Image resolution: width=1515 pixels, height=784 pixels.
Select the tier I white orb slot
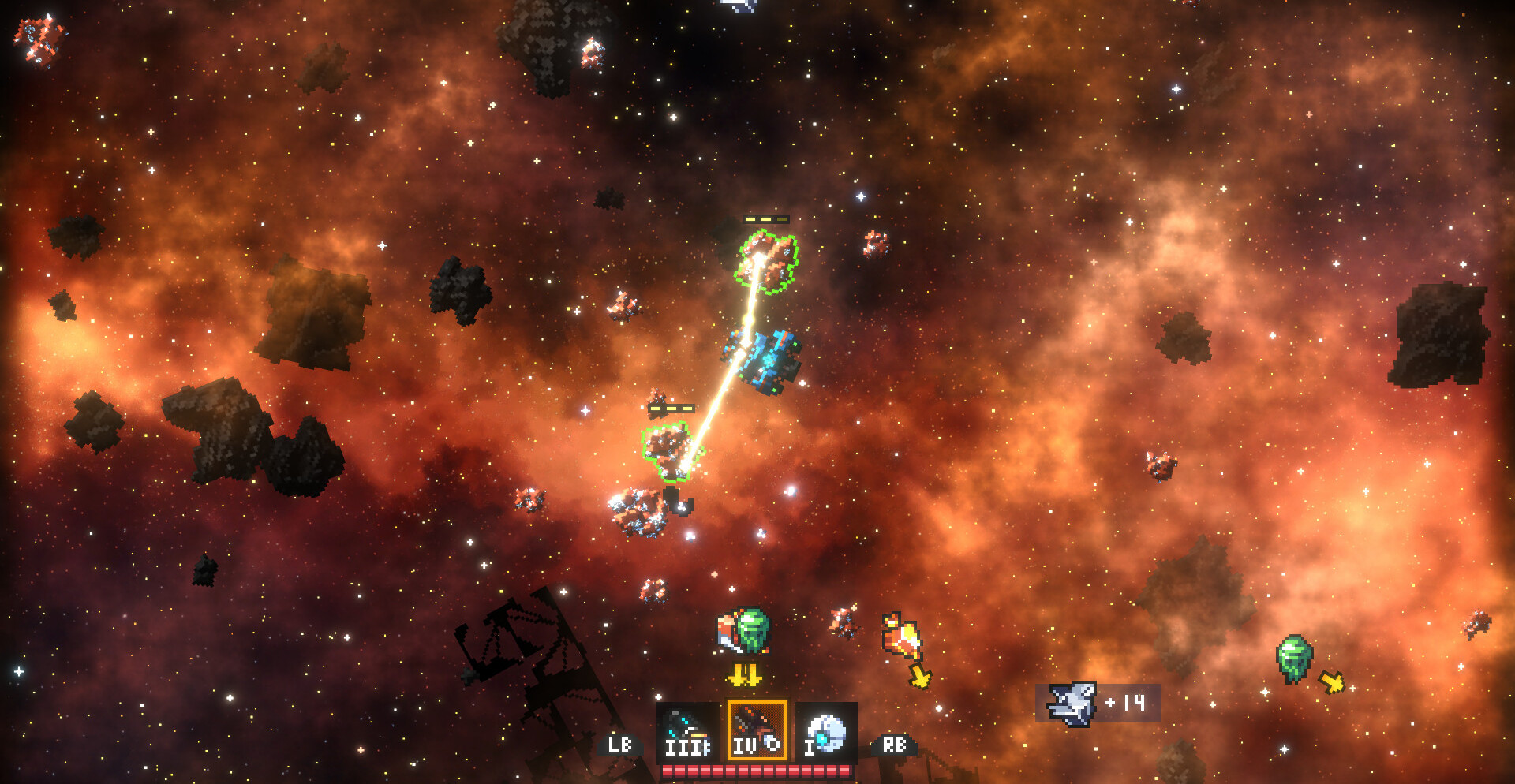(825, 731)
